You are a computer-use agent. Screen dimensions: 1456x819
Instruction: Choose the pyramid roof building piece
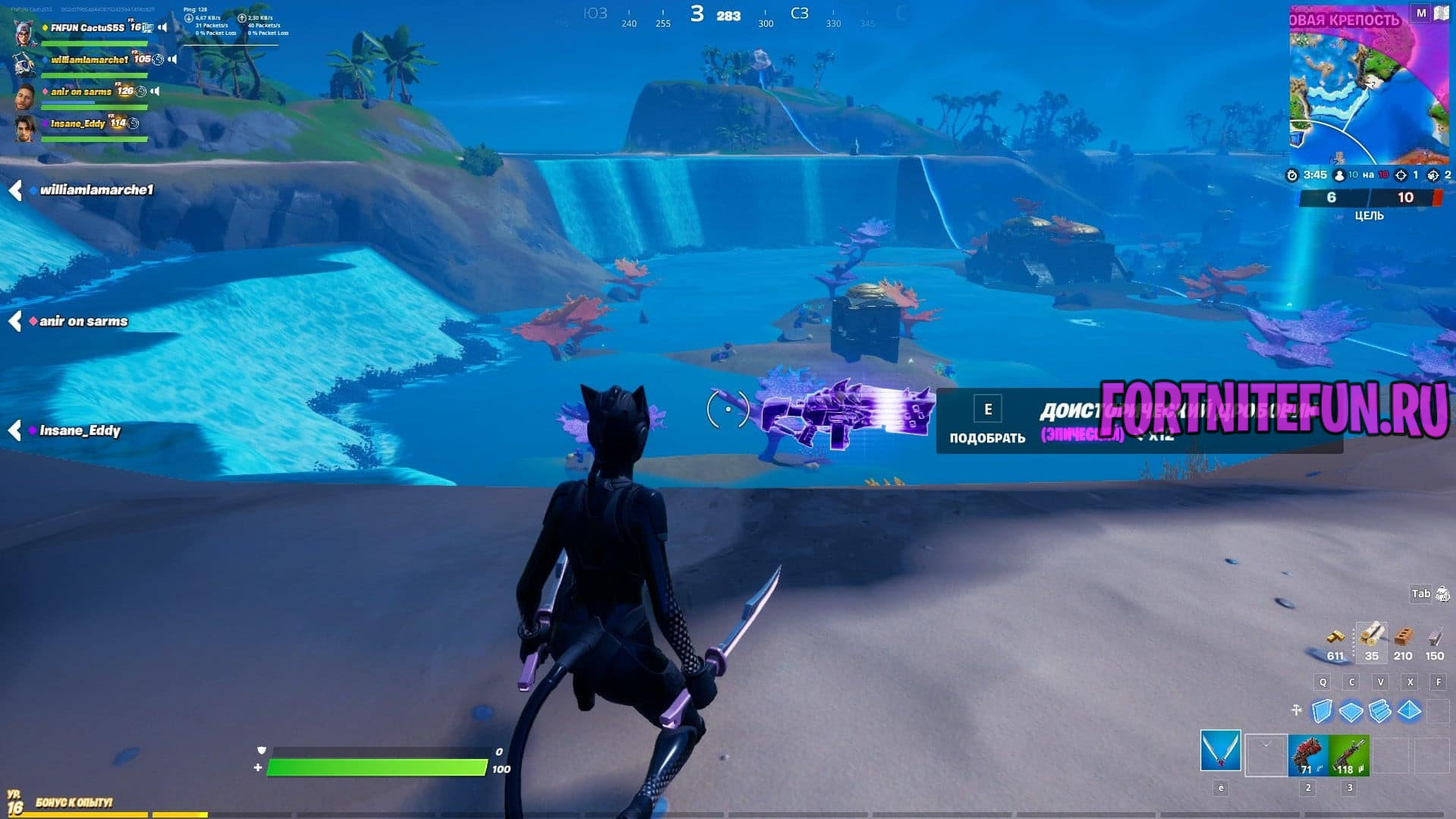[x=1409, y=711]
